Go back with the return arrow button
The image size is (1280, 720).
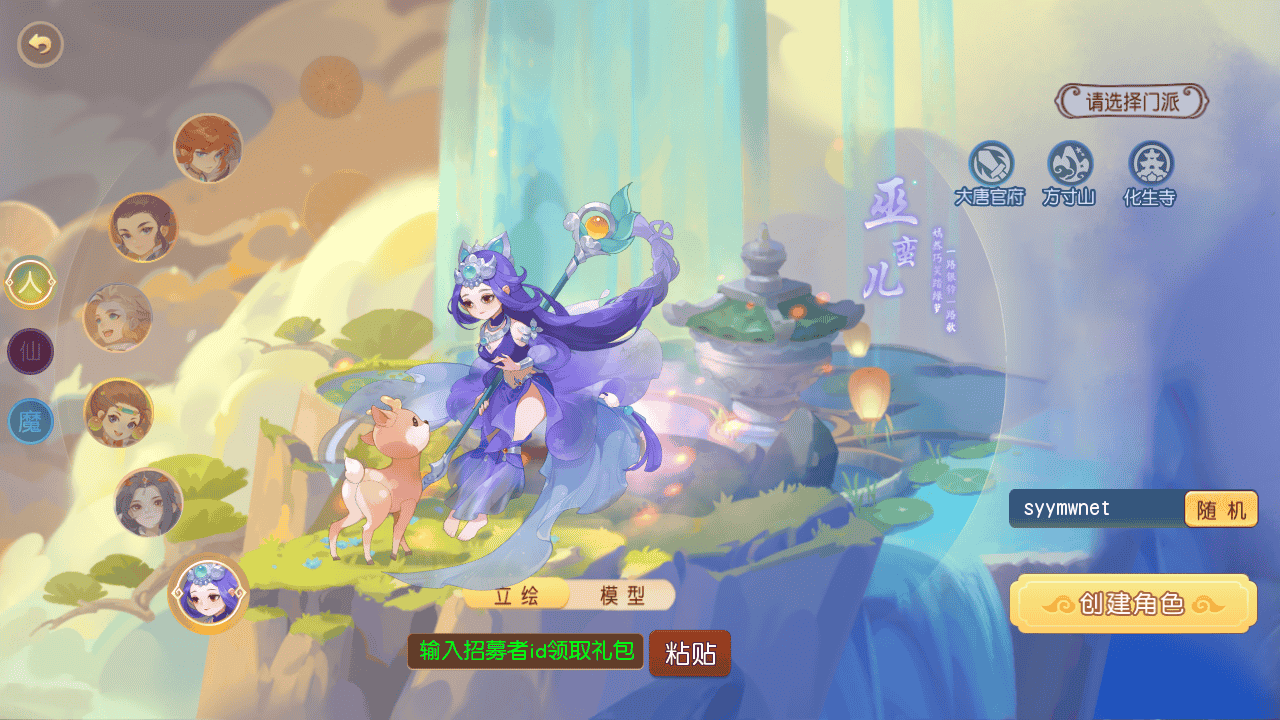(x=40, y=44)
